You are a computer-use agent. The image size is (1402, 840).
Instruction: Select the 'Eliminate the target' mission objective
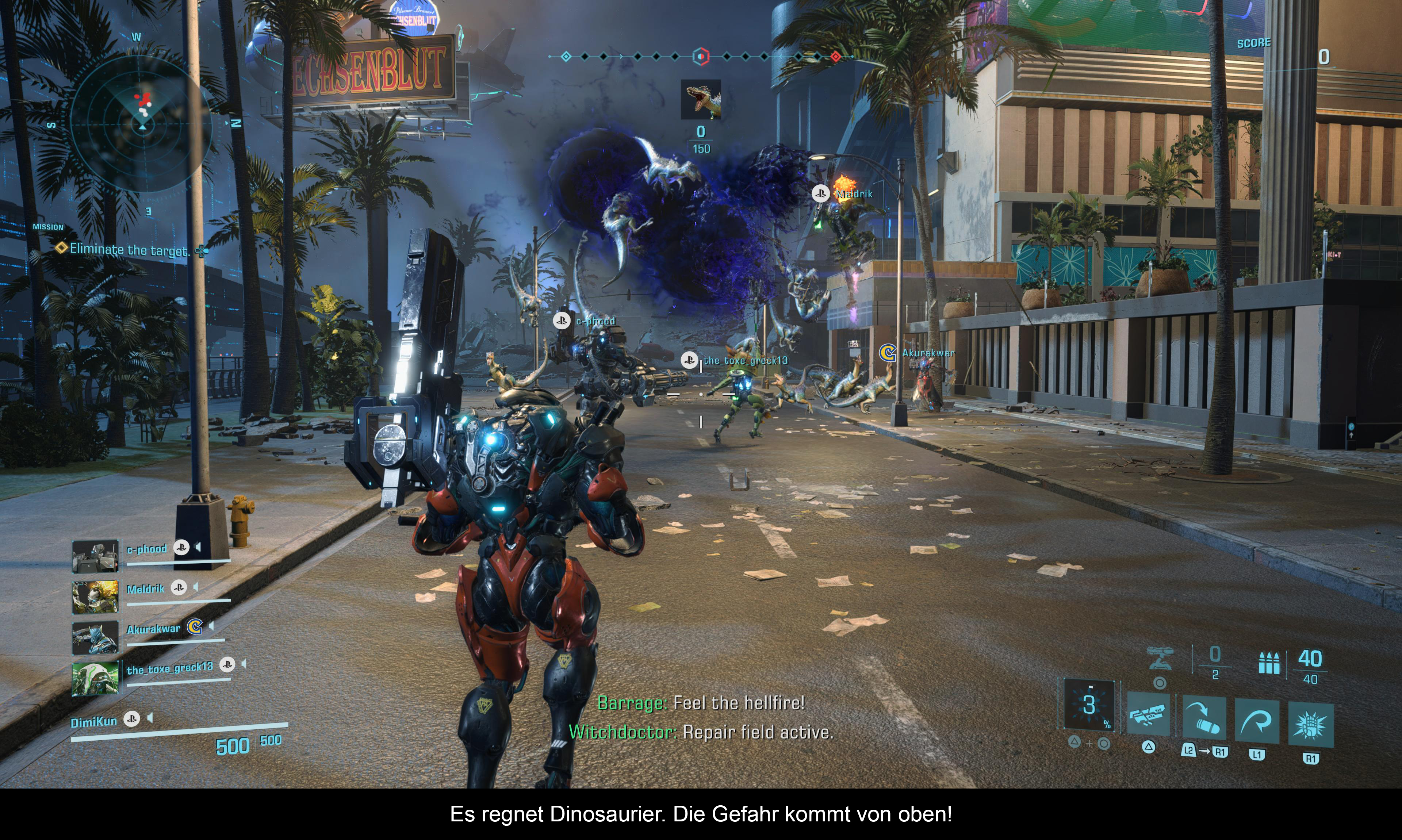click(129, 250)
